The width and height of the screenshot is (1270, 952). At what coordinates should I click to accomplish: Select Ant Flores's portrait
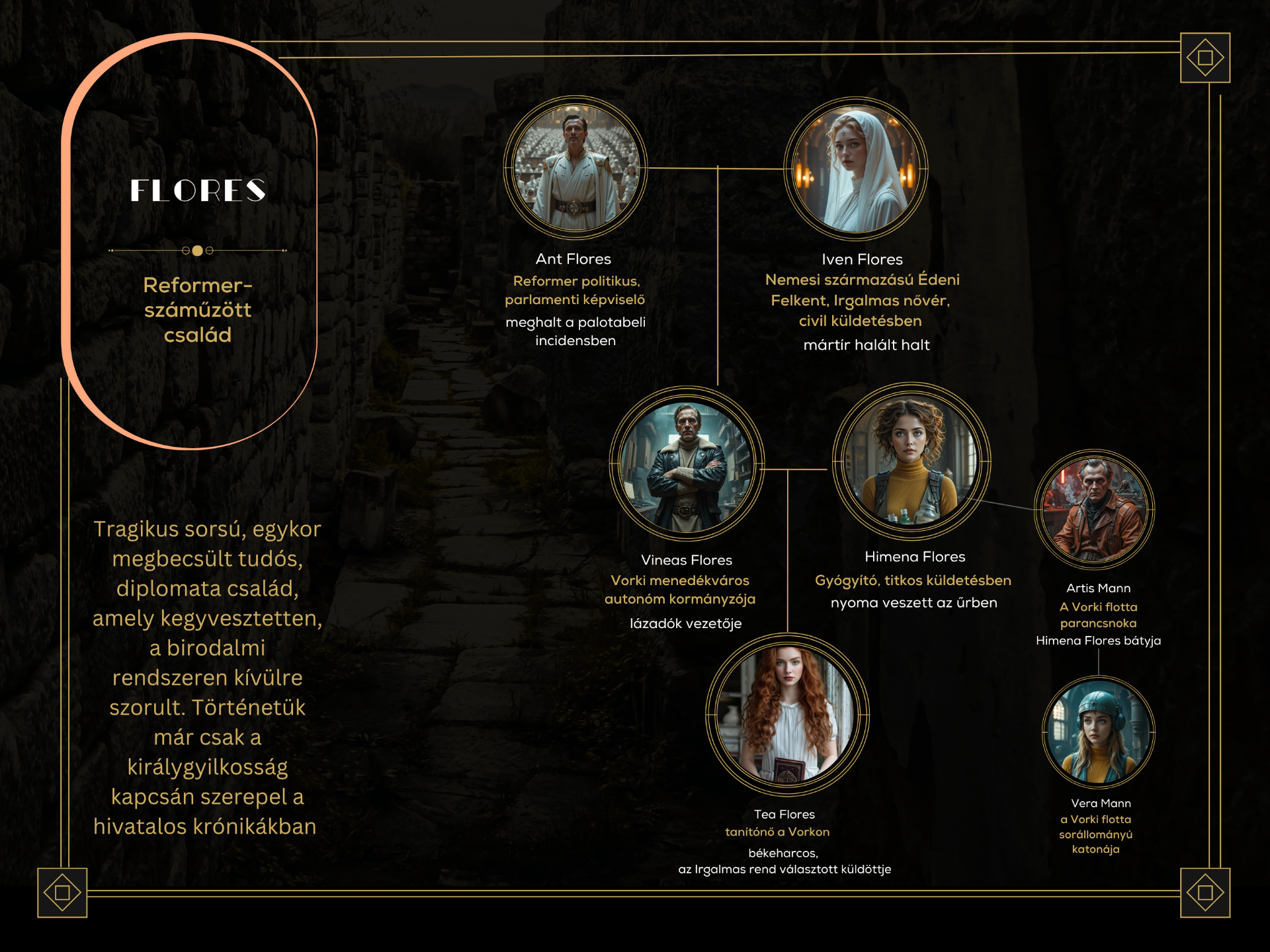tap(575, 168)
